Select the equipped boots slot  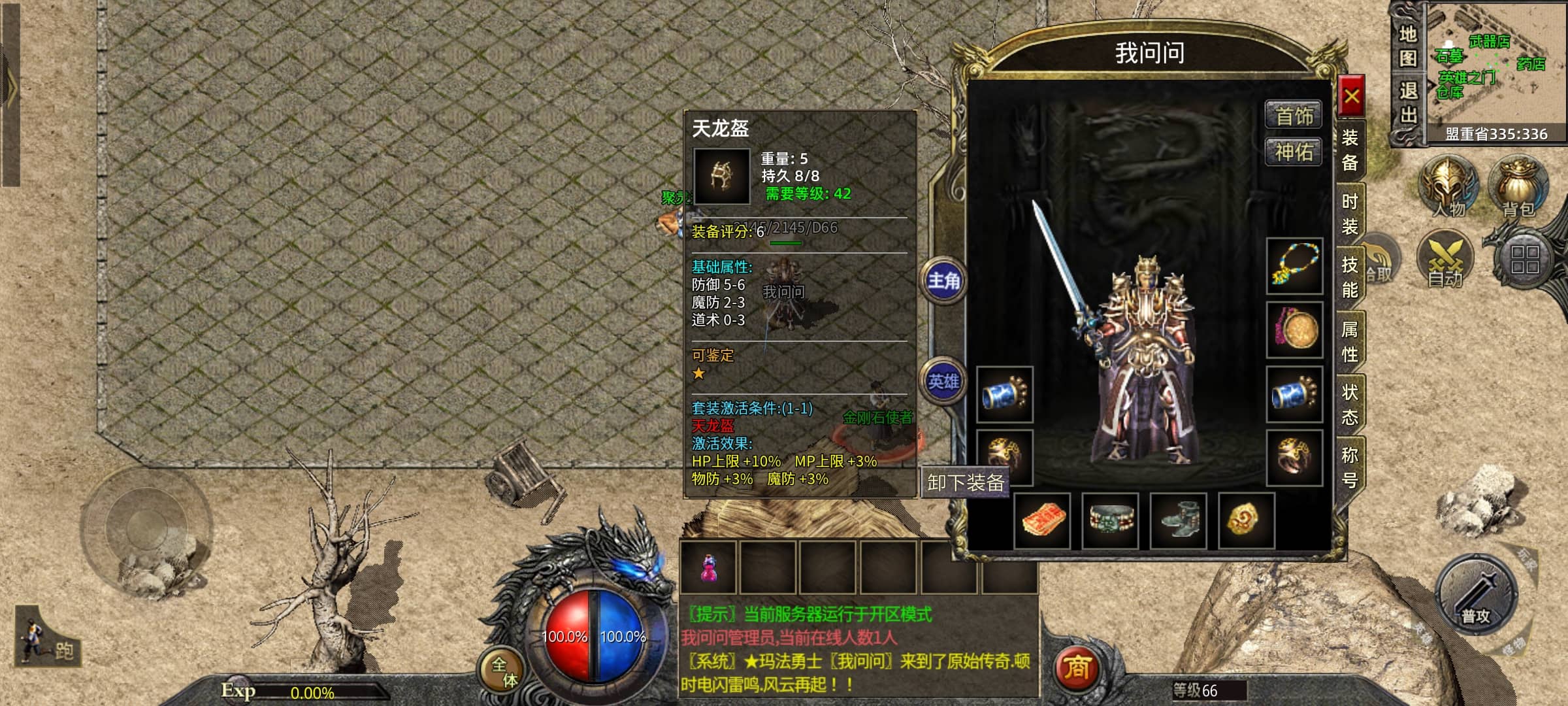[1179, 520]
